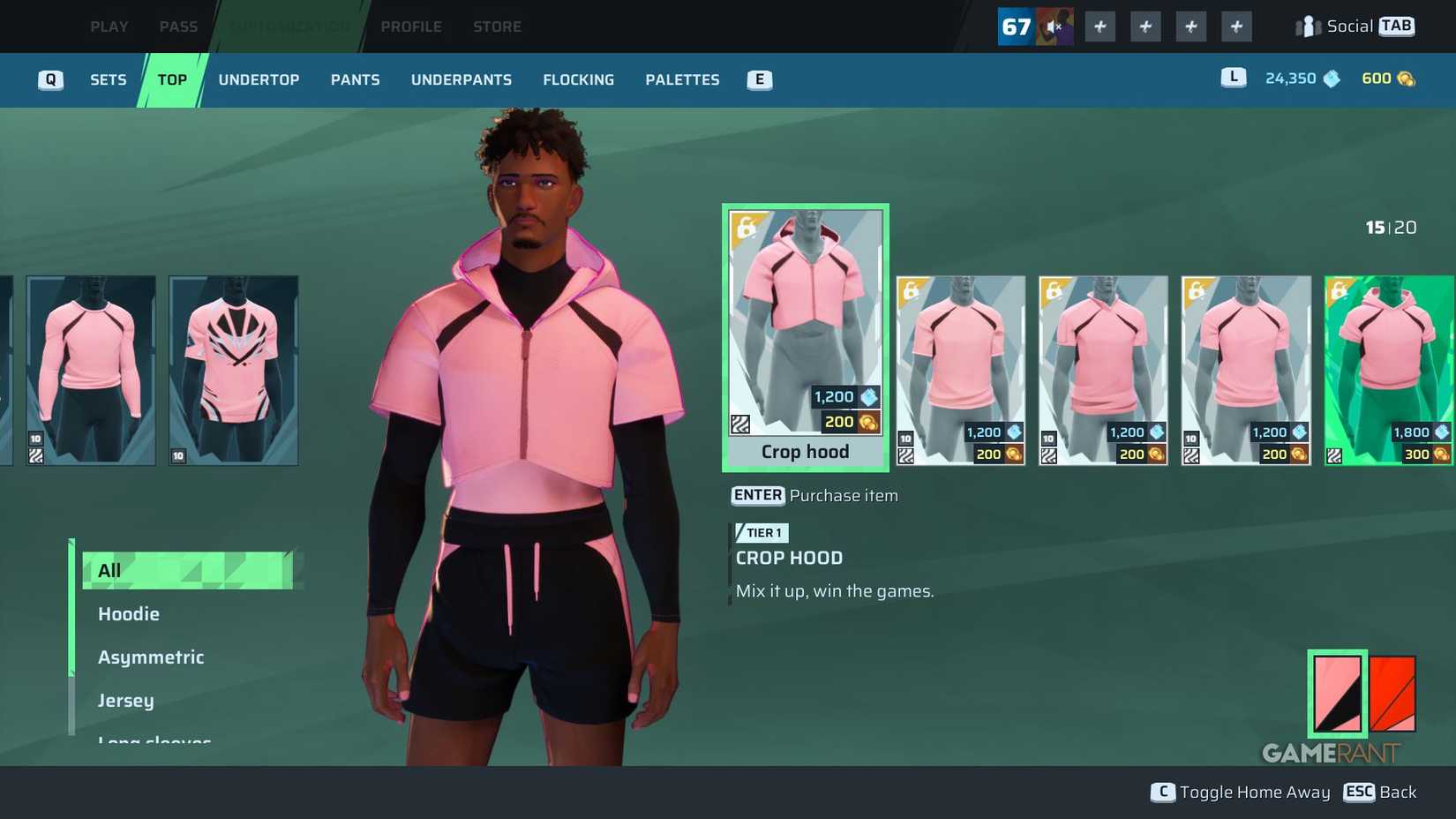Click the fabric pattern icon on Crop hood card

coord(740,425)
